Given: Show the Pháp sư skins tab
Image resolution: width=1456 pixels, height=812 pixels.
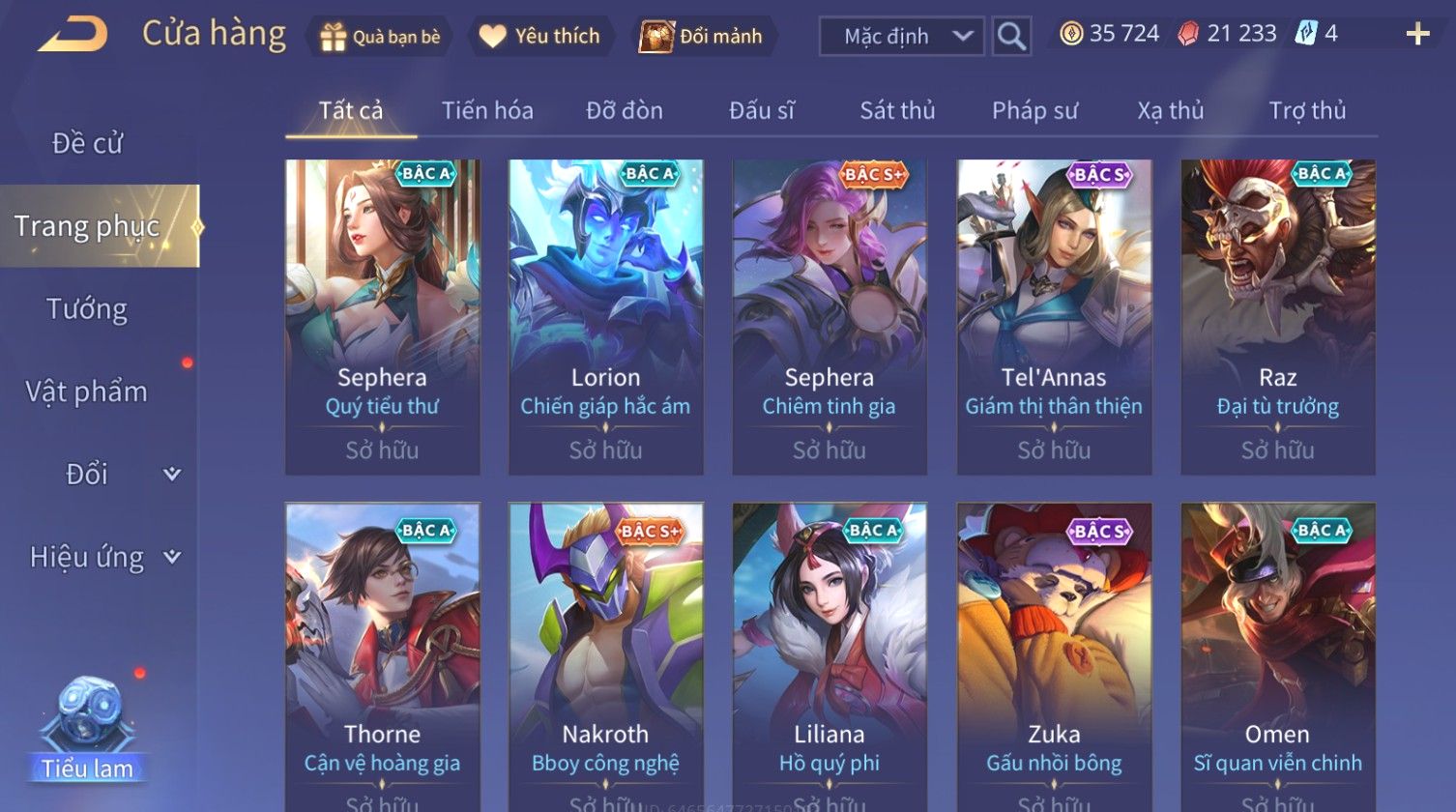Looking at the screenshot, I should pyautogui.click(x=1034, y=111).
